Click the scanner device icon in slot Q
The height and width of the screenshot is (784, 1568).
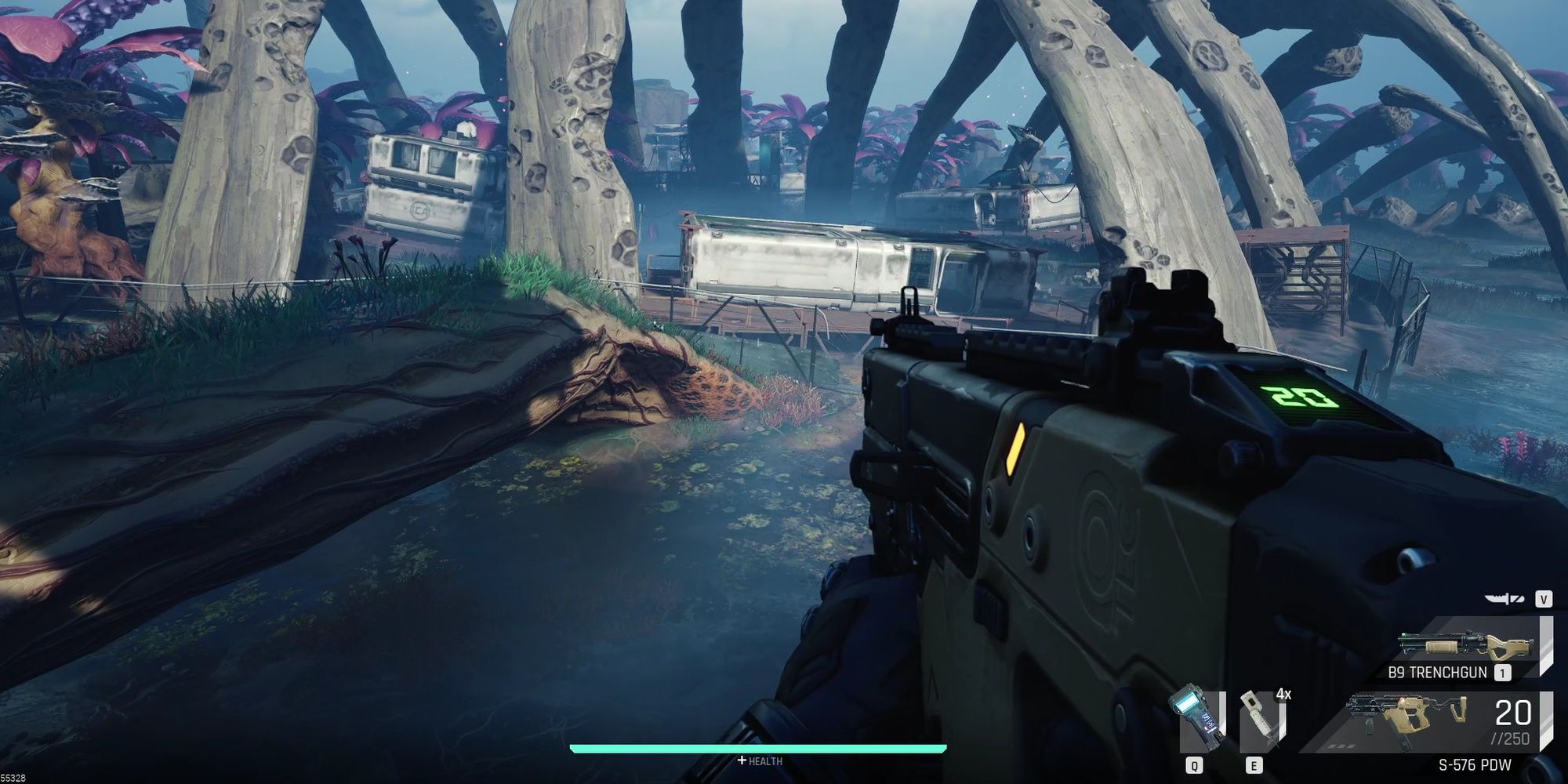[x=1194, y=716]
